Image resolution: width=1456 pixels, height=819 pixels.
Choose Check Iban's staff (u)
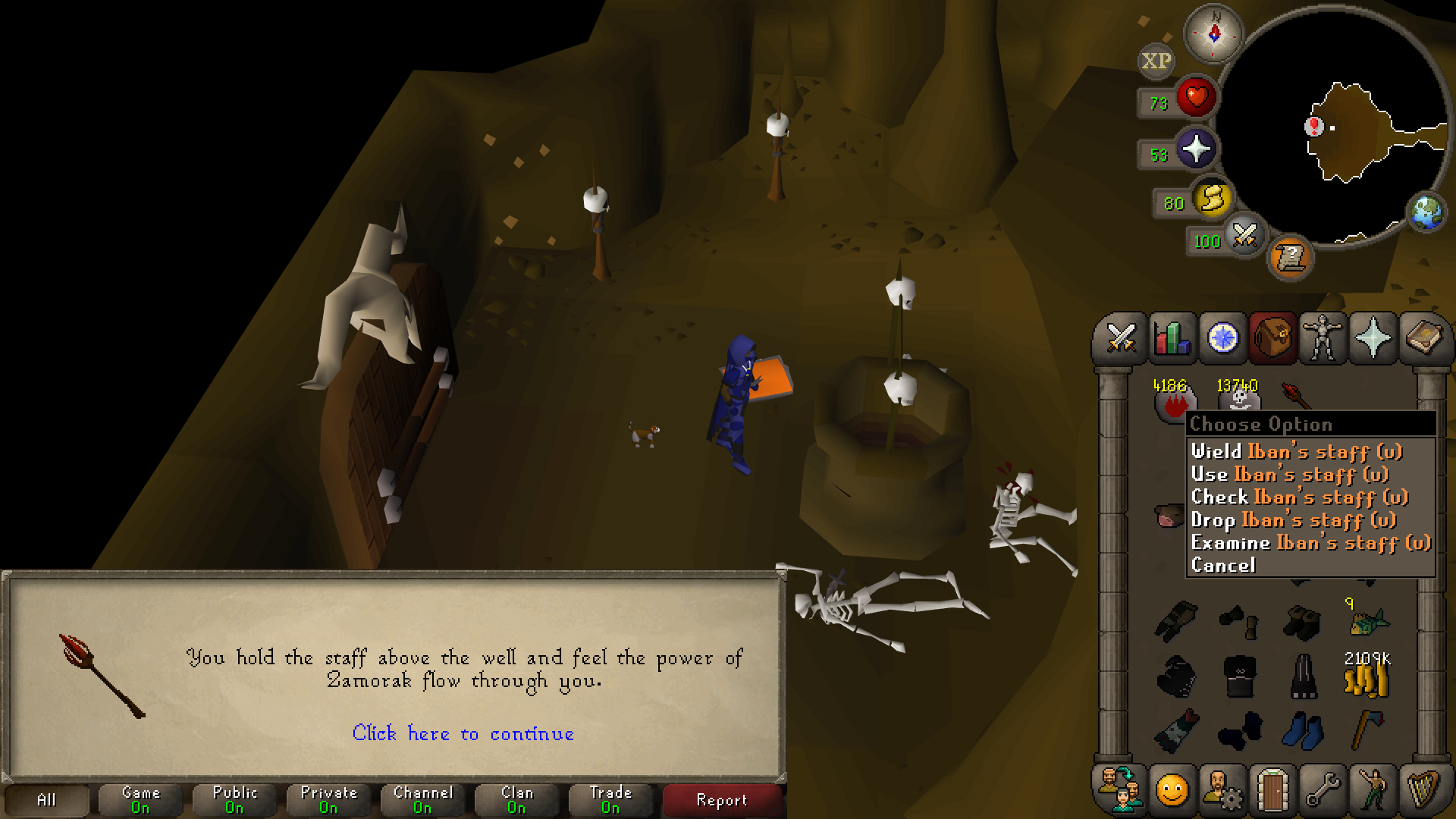1299,497
